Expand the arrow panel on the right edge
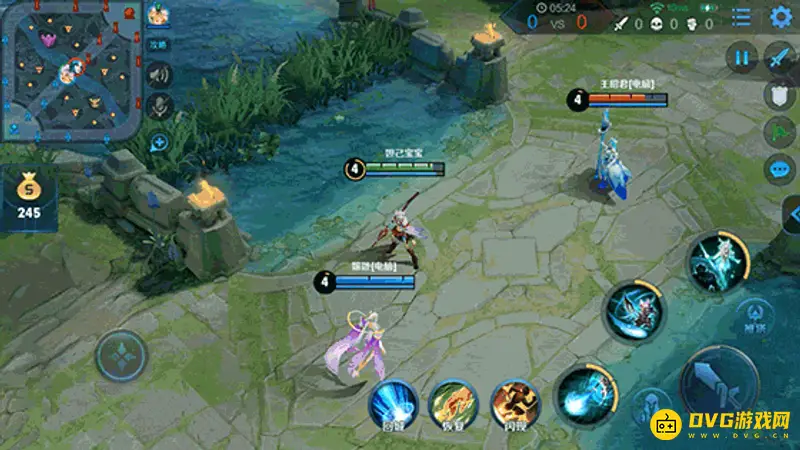The height and width of the screenshot is (450, 800). (792, 215)
